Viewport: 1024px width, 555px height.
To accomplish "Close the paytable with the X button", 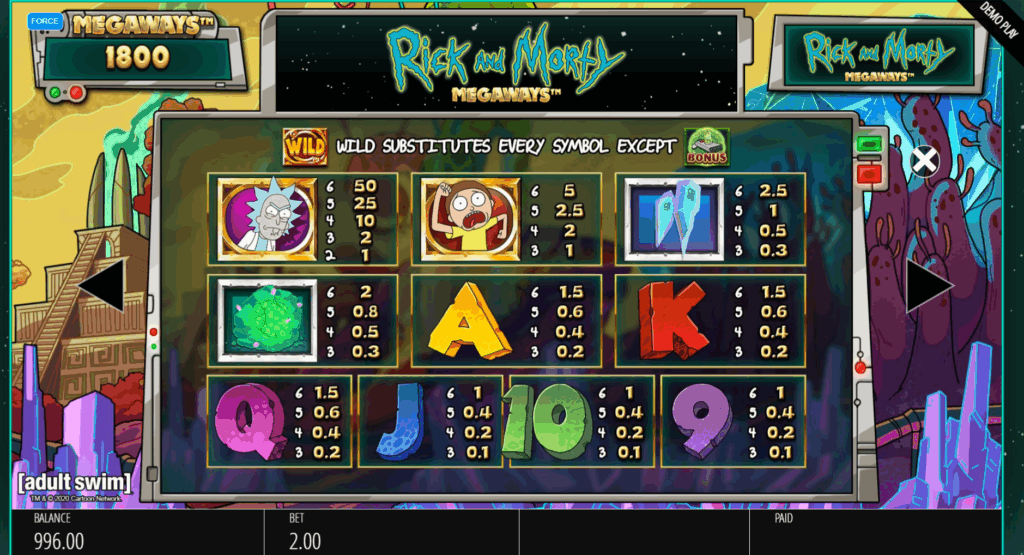I will point(925,160).
